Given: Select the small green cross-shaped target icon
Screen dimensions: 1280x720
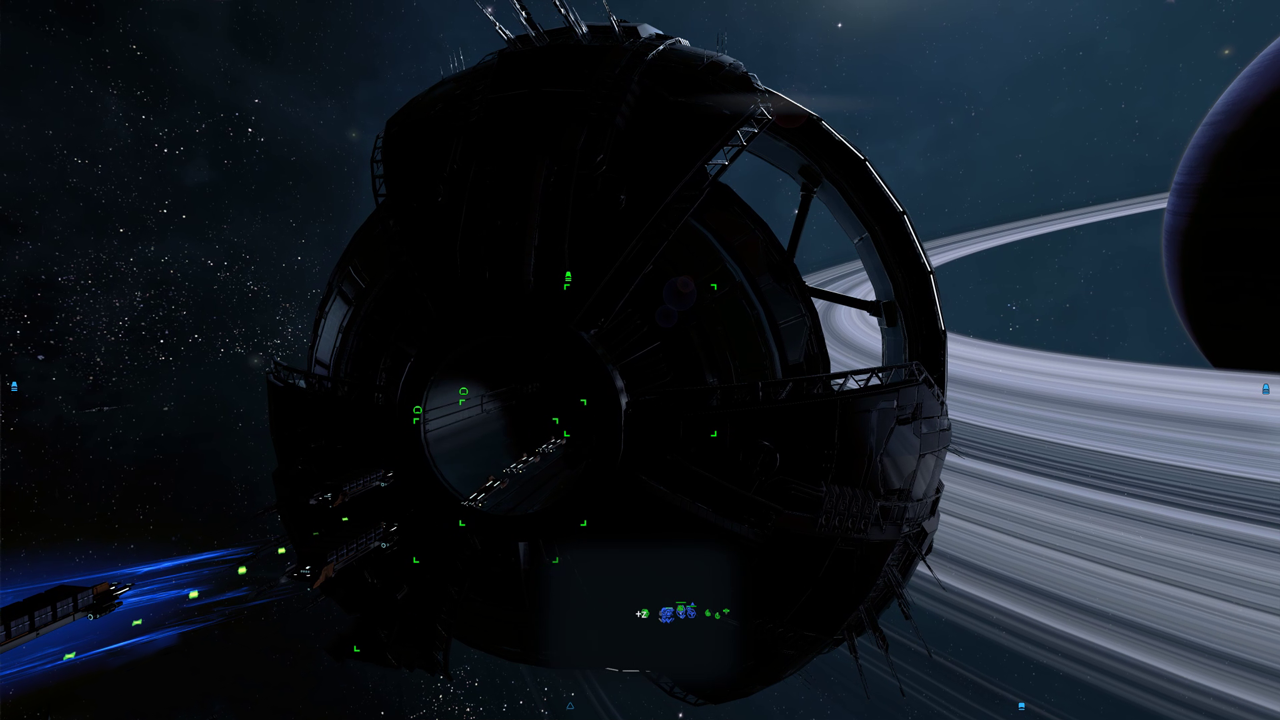Looking at the screenshot, I should [x=726, y=611].
